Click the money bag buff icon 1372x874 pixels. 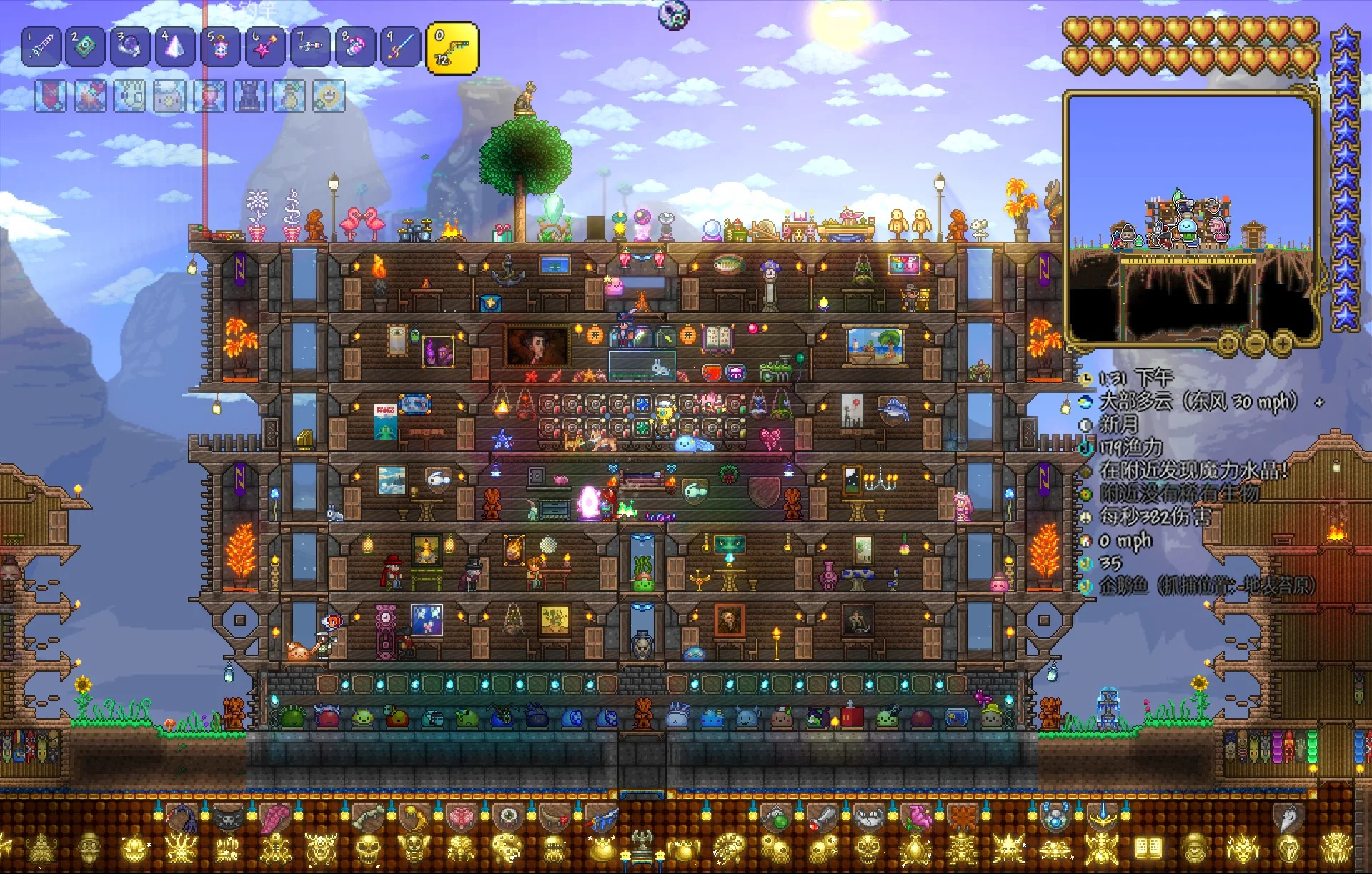(x=289, y=96)
